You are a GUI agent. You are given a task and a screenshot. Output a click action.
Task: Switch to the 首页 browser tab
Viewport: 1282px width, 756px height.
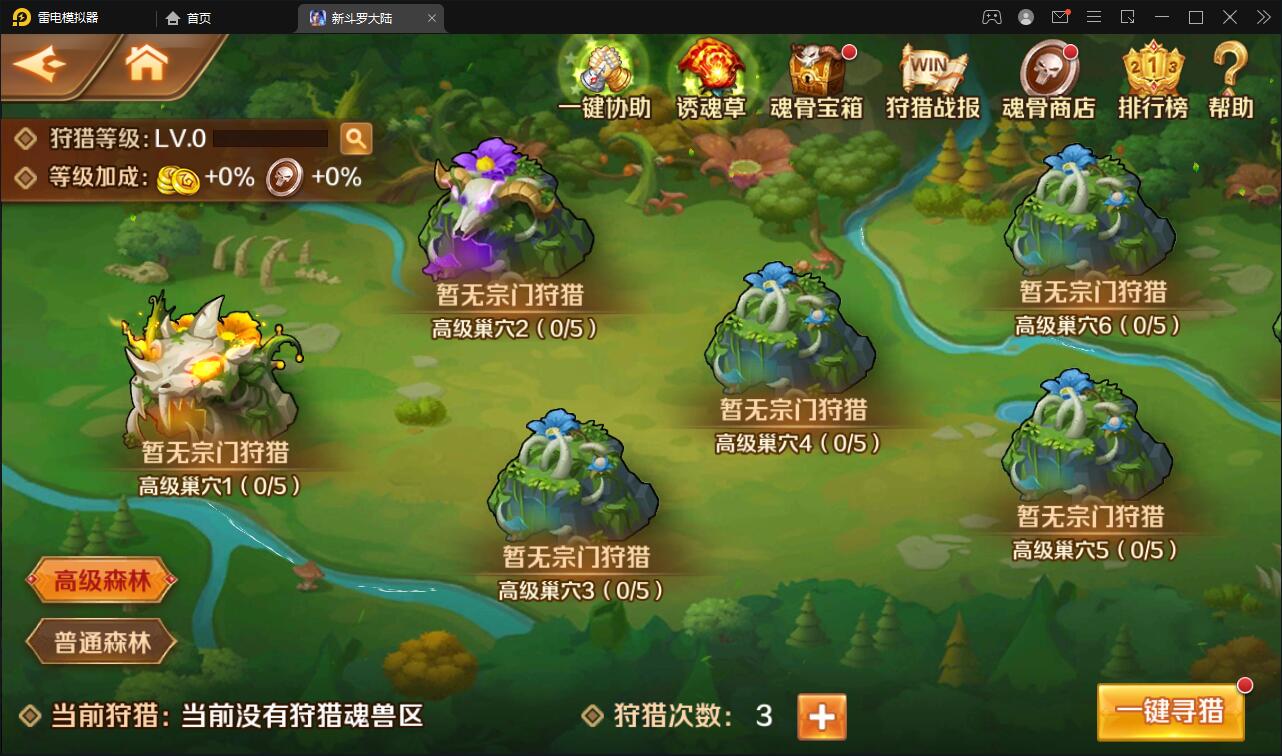(188, 17)
